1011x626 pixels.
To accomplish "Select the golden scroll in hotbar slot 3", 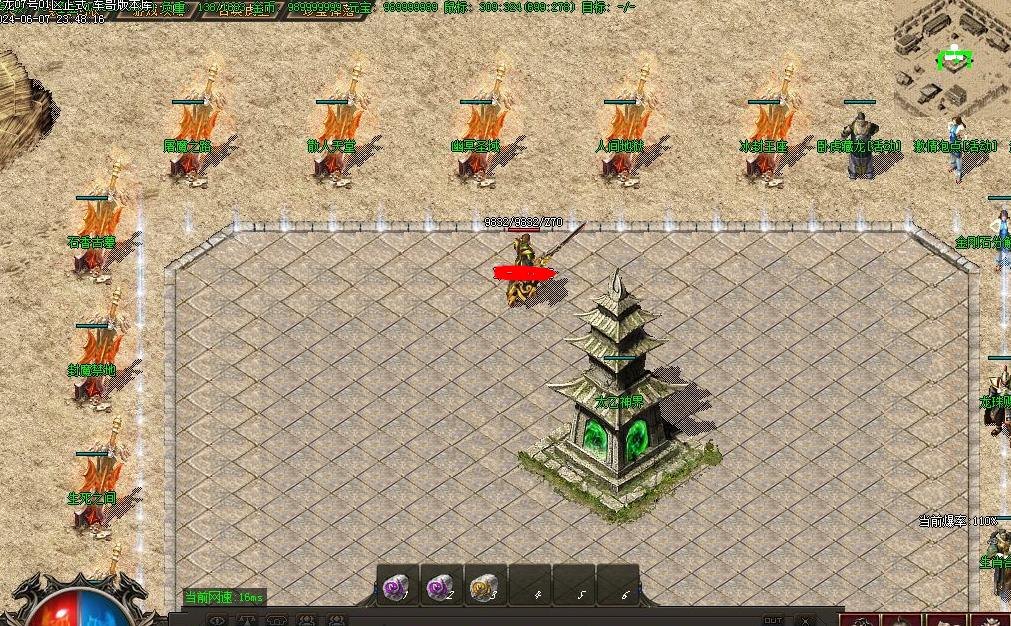I will click(x=485, y=586).
